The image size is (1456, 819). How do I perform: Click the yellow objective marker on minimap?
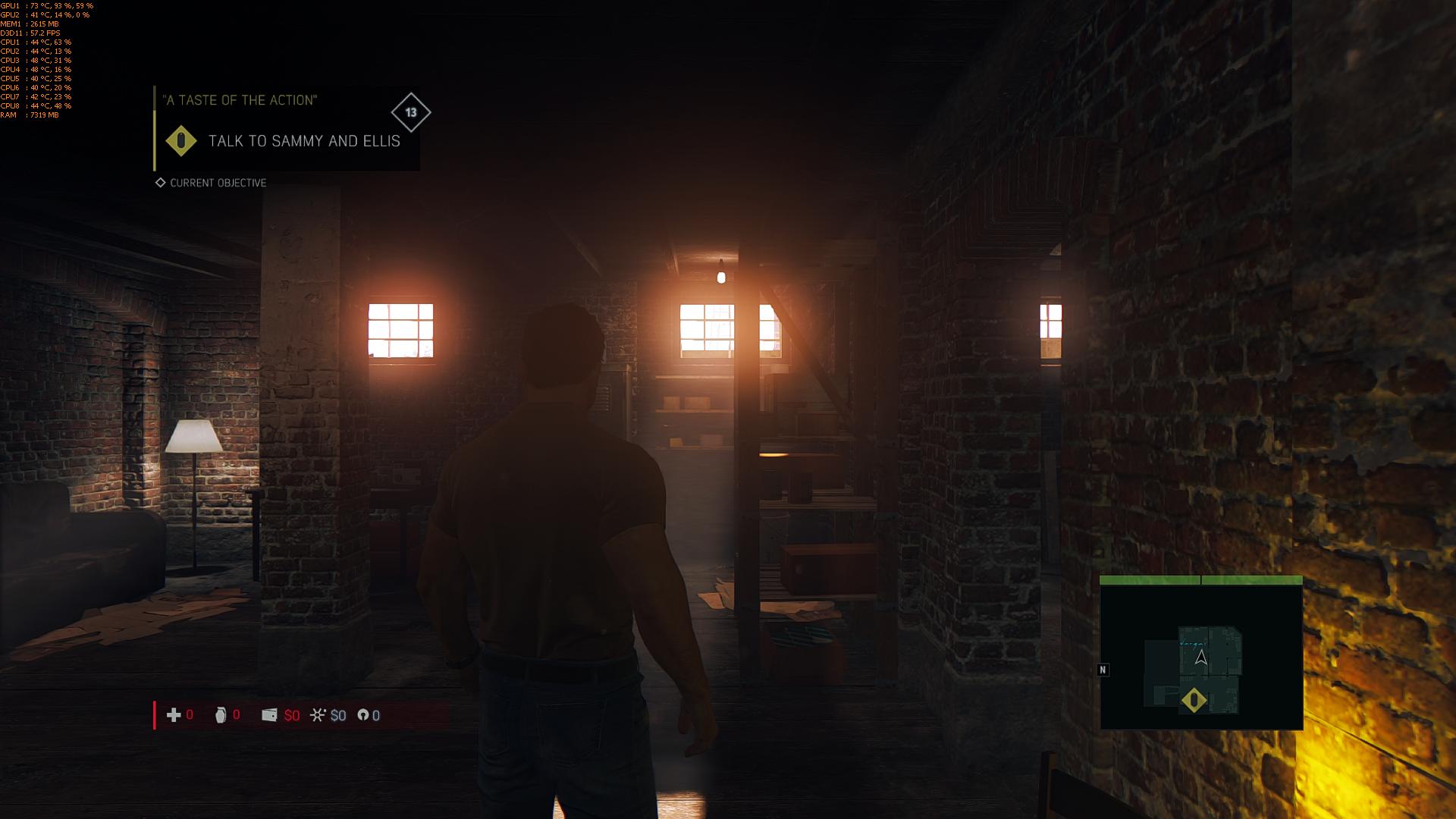tap(1194, 700)
